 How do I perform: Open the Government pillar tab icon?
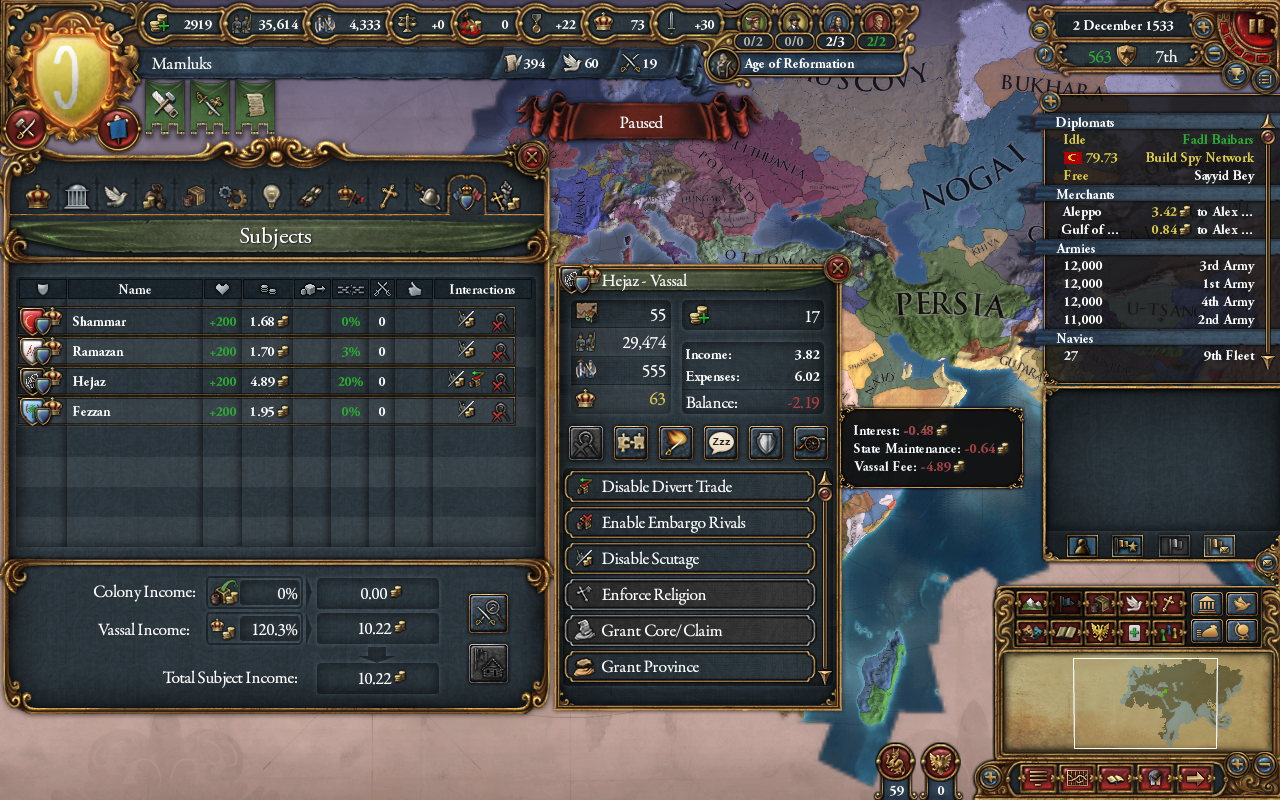coord(77,195)
